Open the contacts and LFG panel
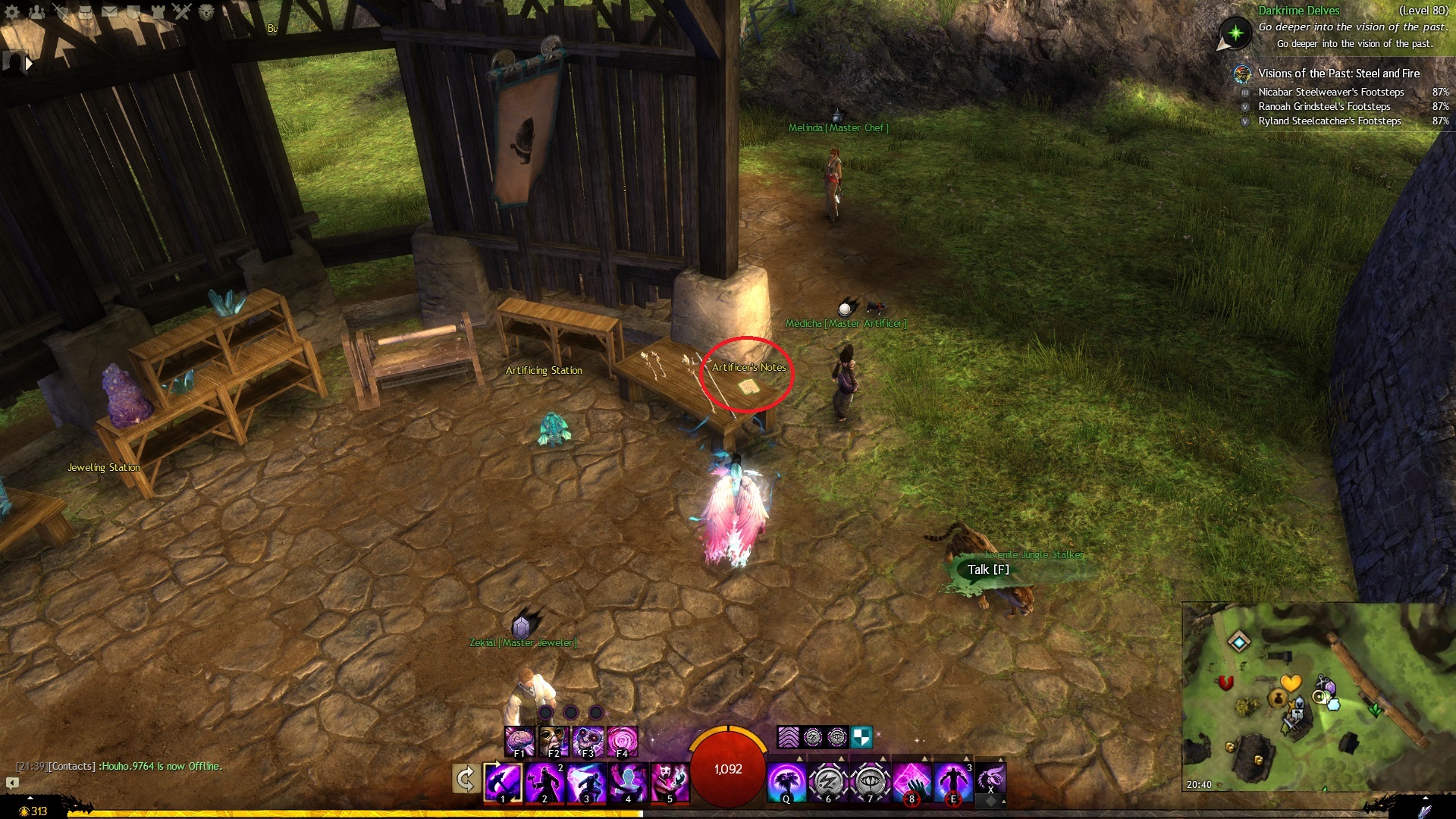The height and width of the screenshot is (819, 1456). click(36, 11)
